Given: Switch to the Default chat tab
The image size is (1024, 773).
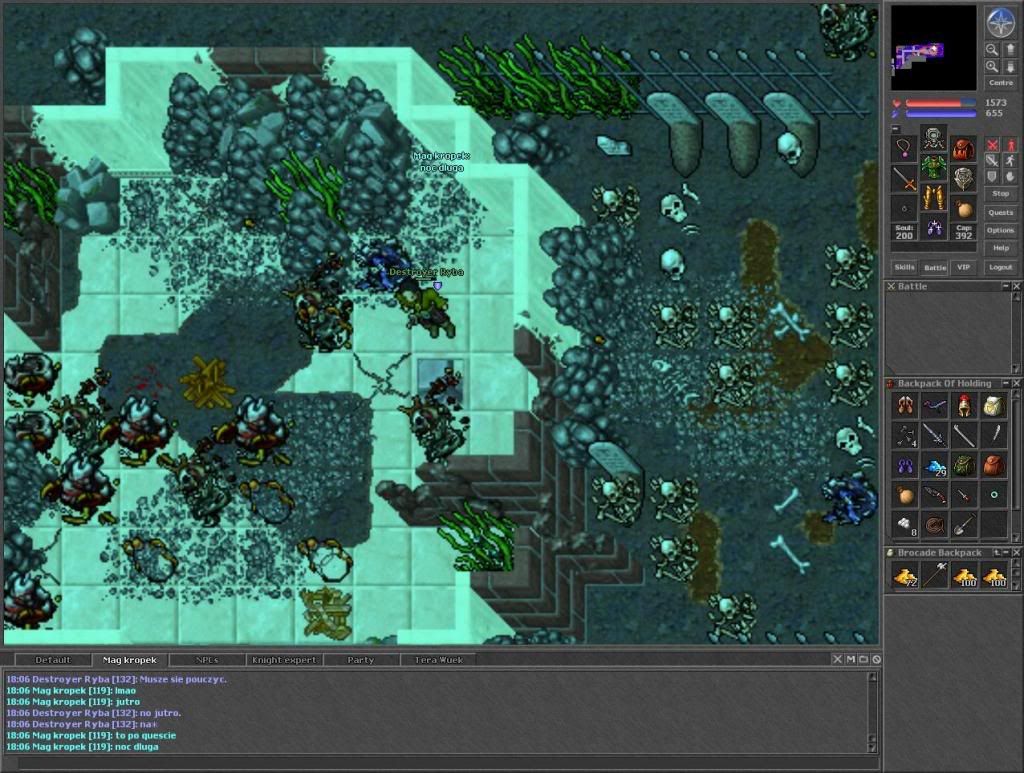Looking at the screenshot, I should click(53, 660).
